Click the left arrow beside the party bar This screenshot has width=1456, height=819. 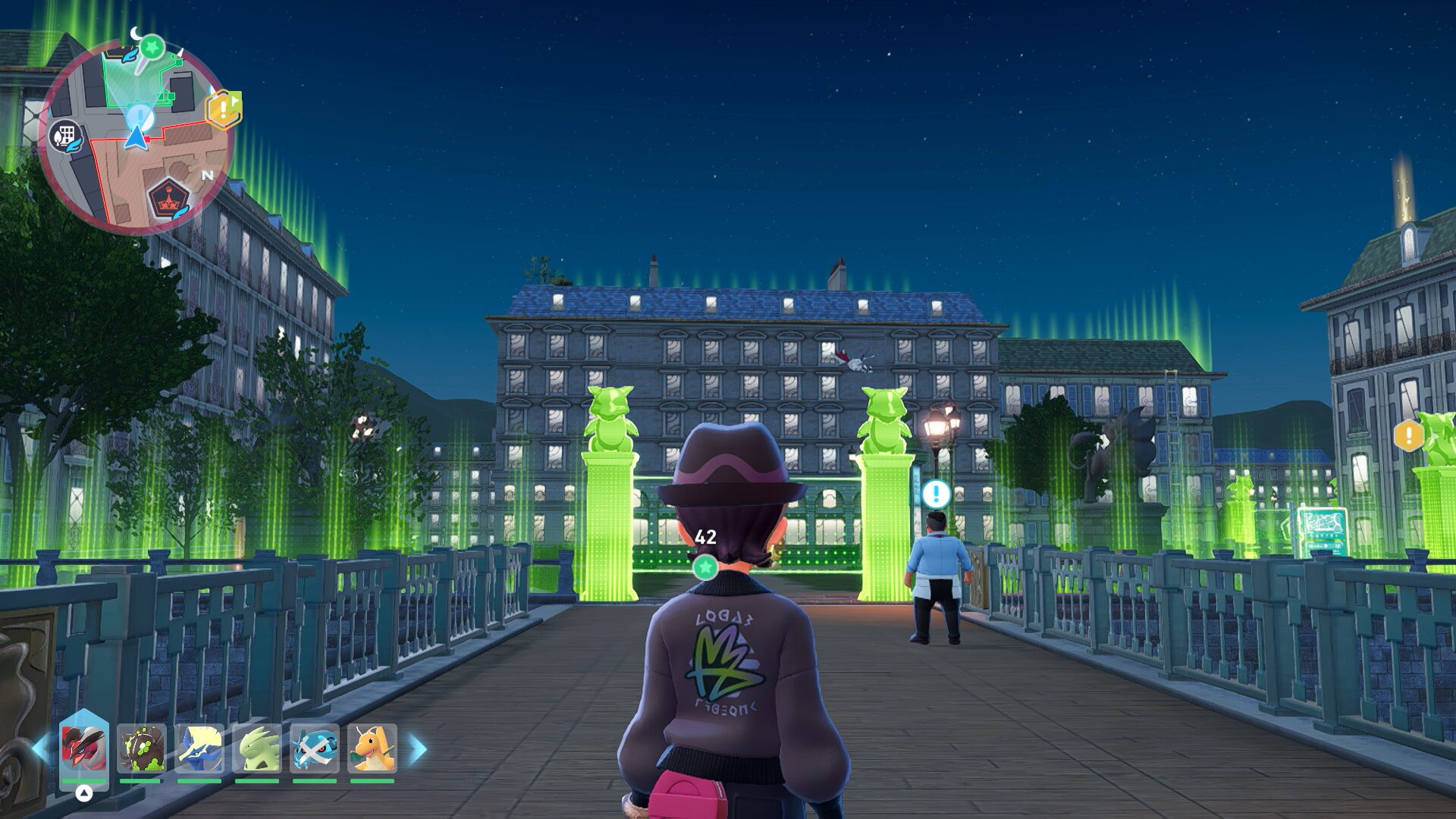39,749
